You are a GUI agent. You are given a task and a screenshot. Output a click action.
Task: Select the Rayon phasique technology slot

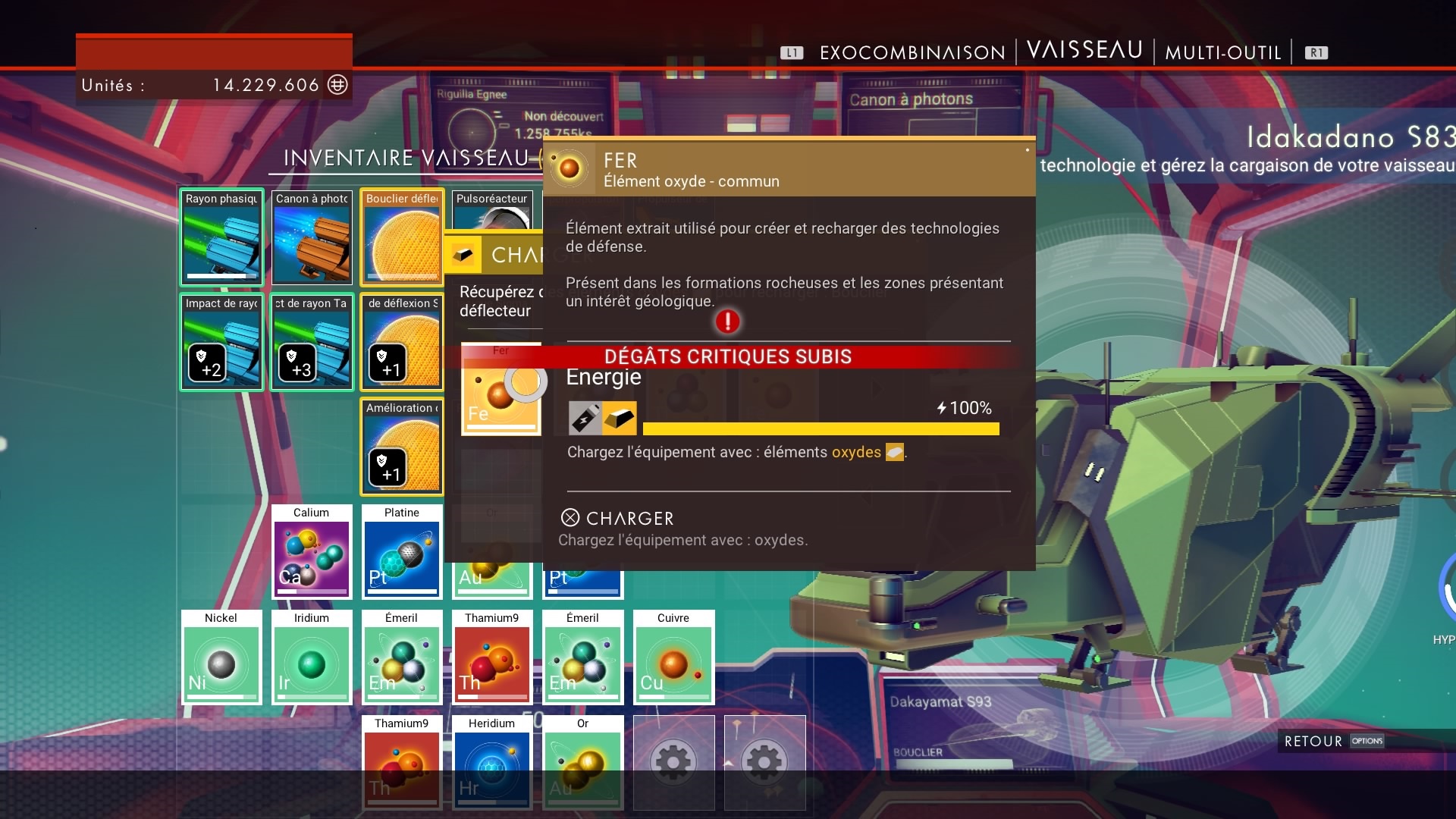(x=221, y=237)
